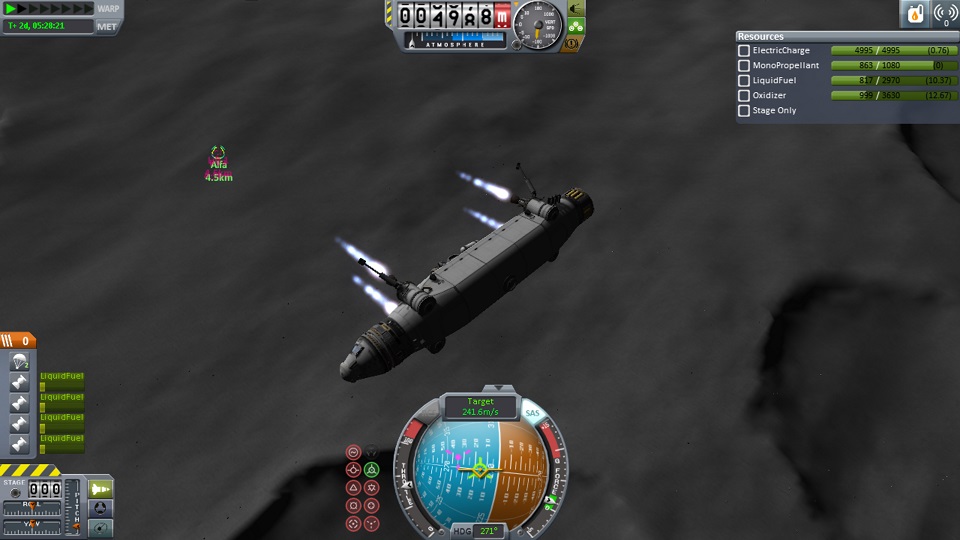Screen dimensions: 960x540
Task: Switch to map view button
Action: pos(101,527)
